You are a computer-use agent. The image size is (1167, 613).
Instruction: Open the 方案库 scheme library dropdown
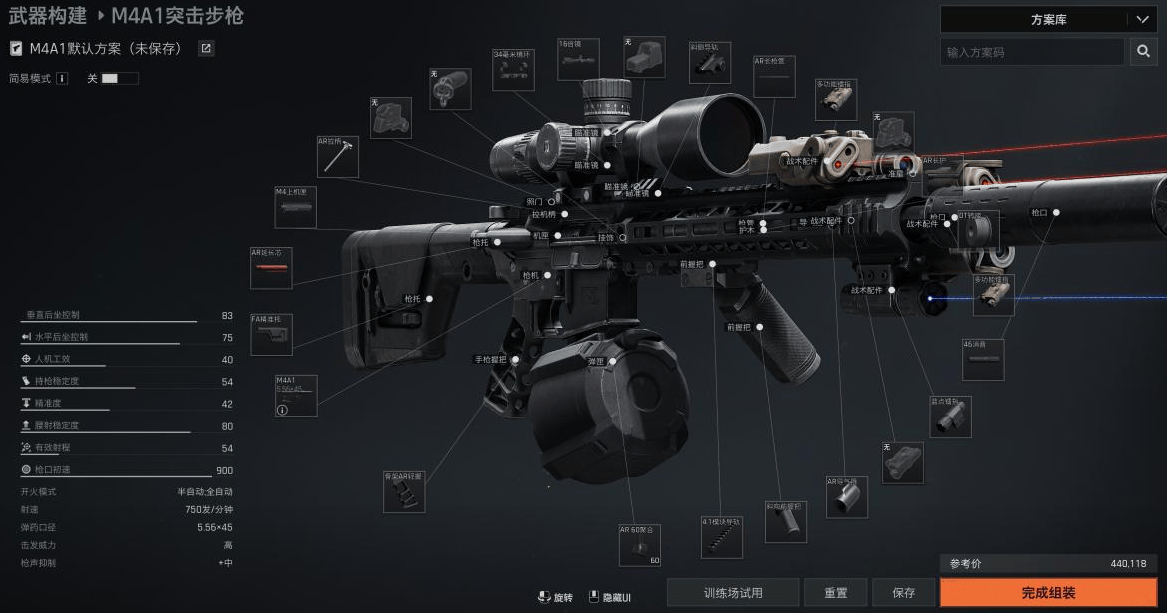pos(1048,19)
